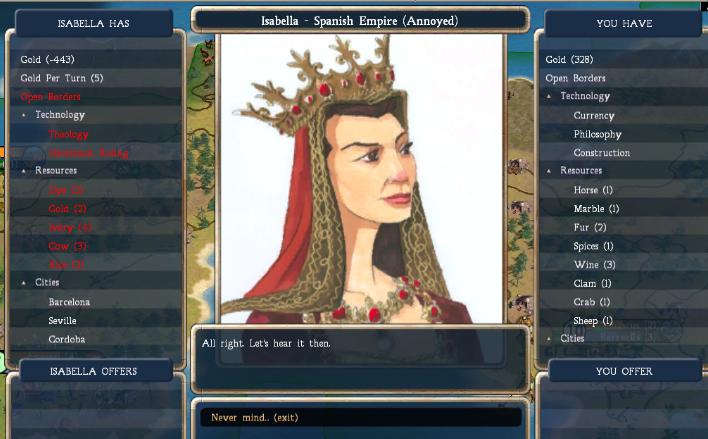
Task: Ask for Isabella's Gold Per Turn (5)
Action: pos(62,78)
